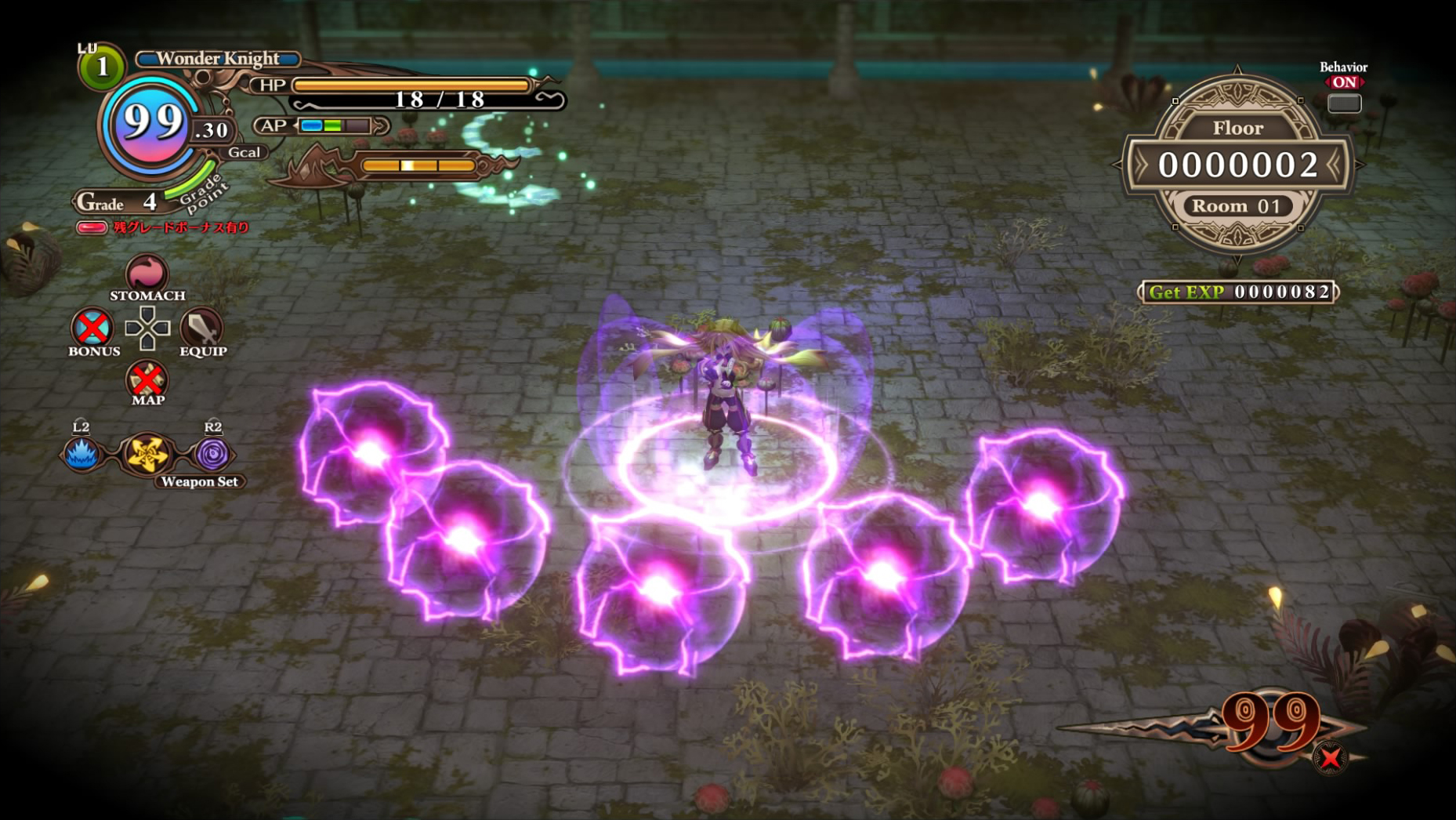This screenshot has width=1456, height=820.
Task: Pick the purple spiral weapon icon
Action: (212, 454)
